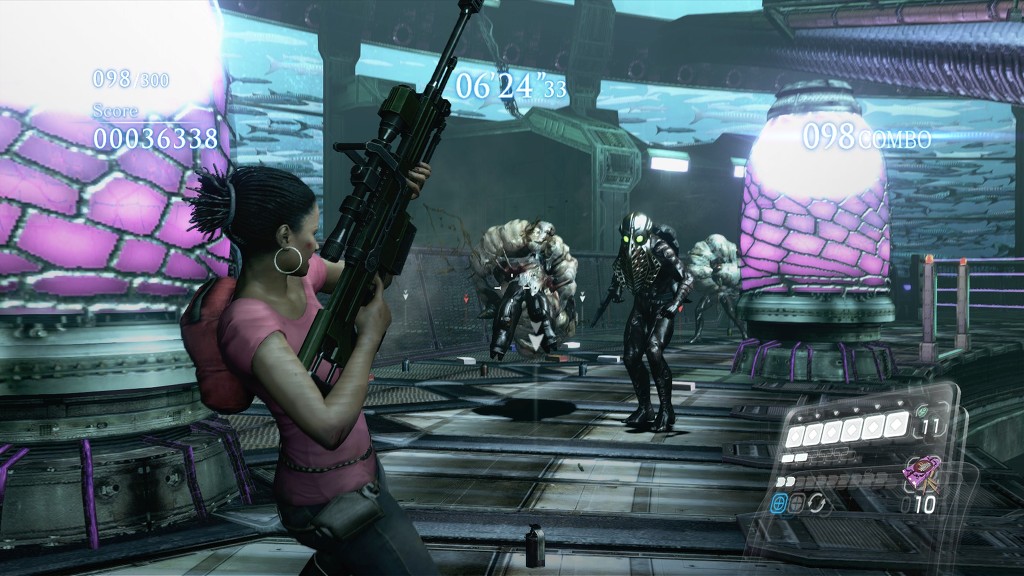
Task: Click the green health tablet icon
Action: tap(921, 411)
